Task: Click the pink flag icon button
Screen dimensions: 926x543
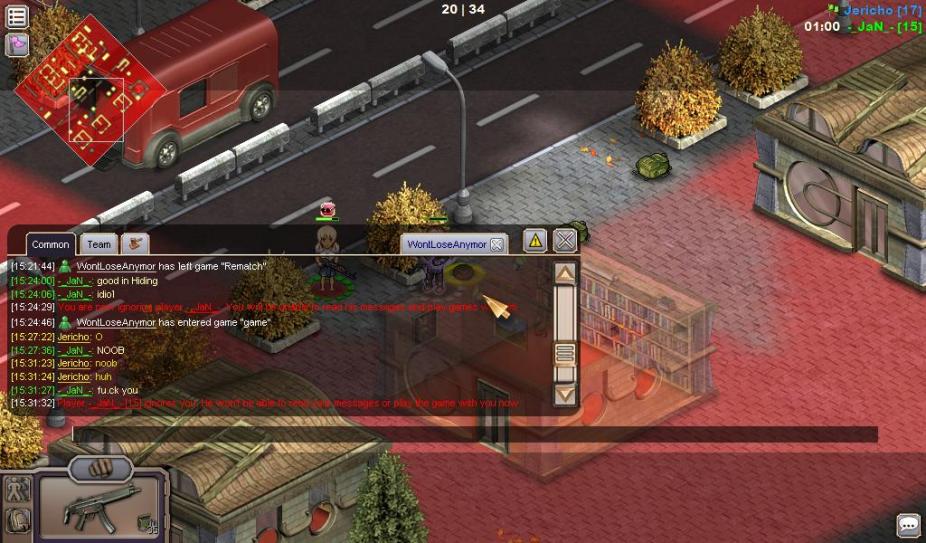Action: [17, 44]
